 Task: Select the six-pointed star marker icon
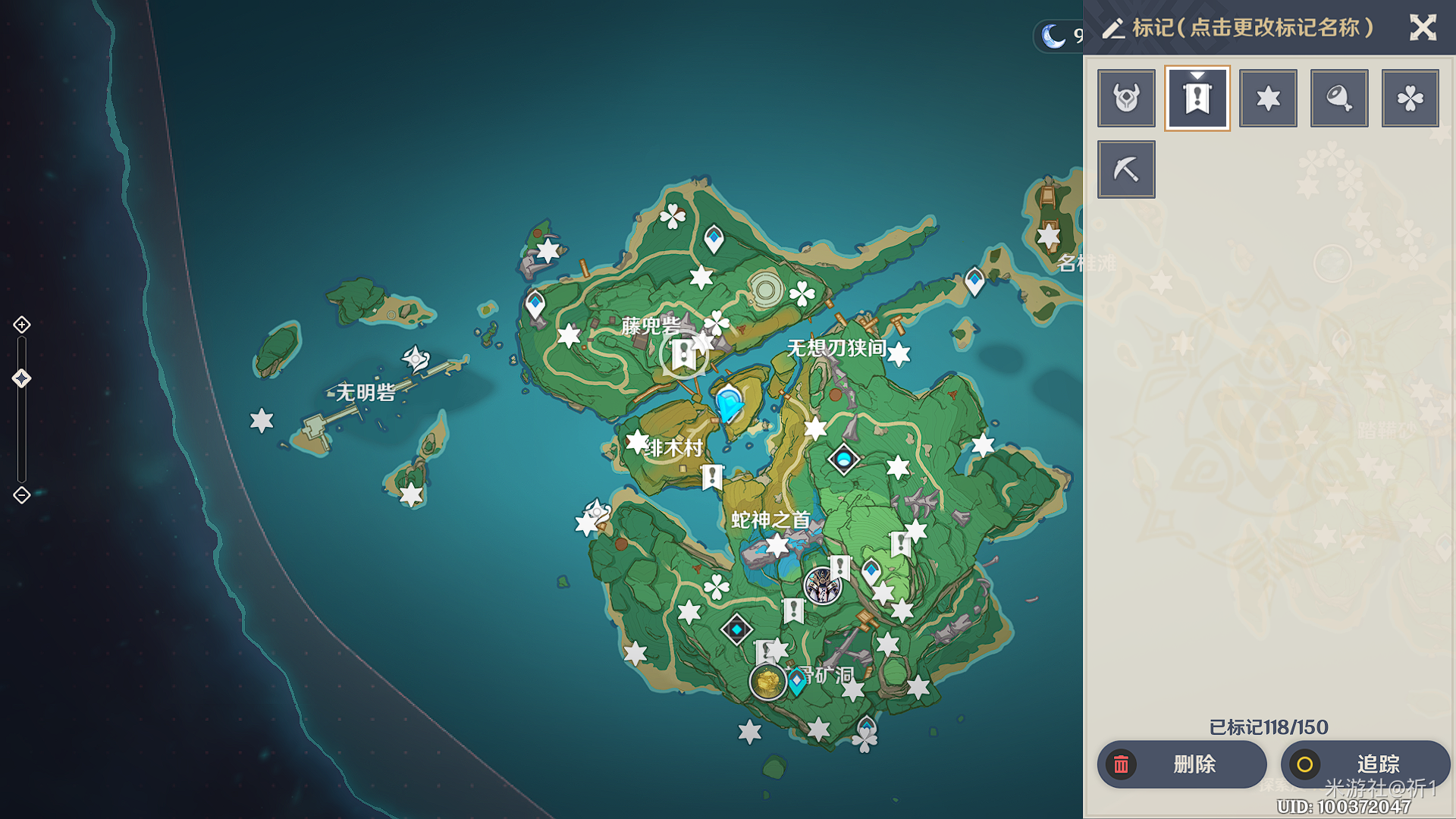1268,99
